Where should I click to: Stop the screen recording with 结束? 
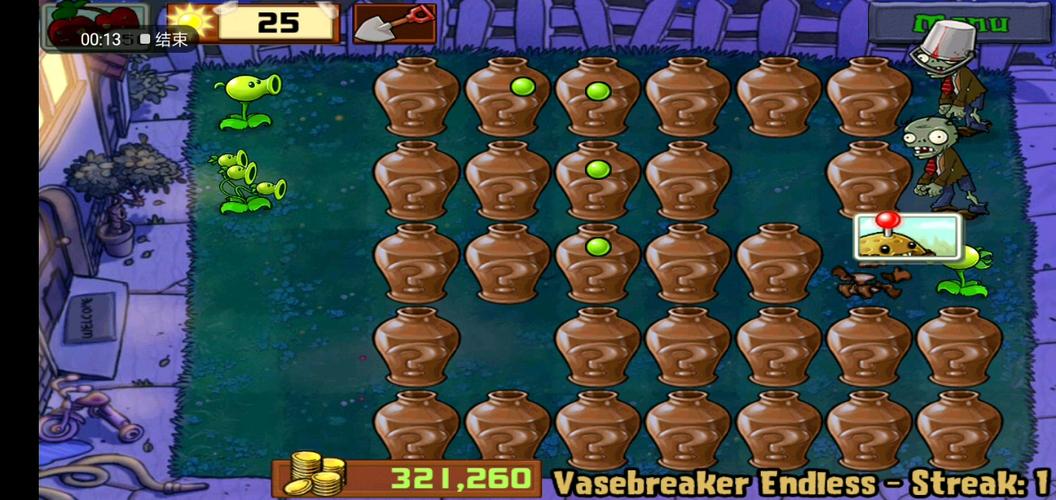(x=165, y=39)
